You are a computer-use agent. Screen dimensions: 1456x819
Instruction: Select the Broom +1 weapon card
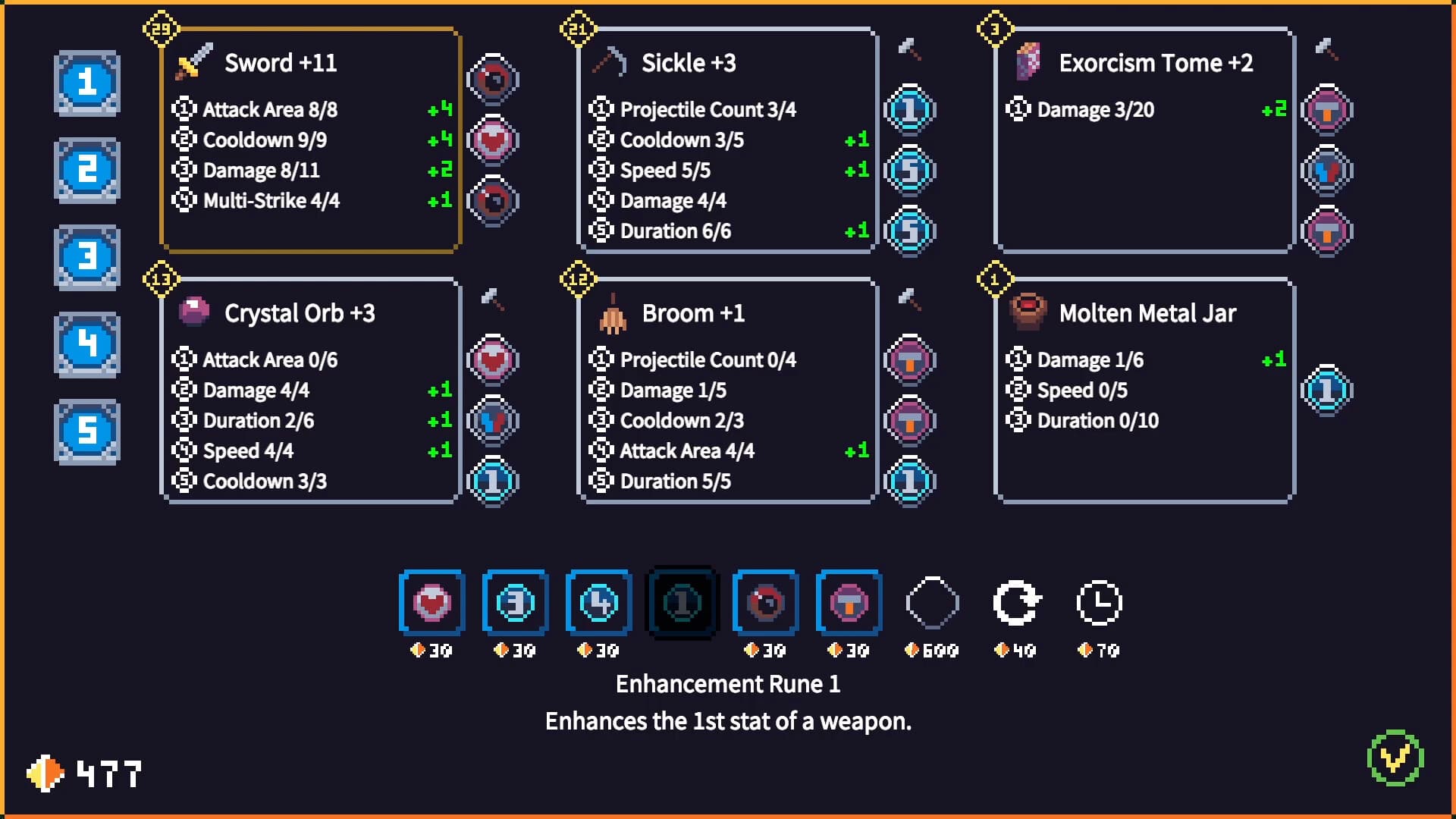coord(726,391)
